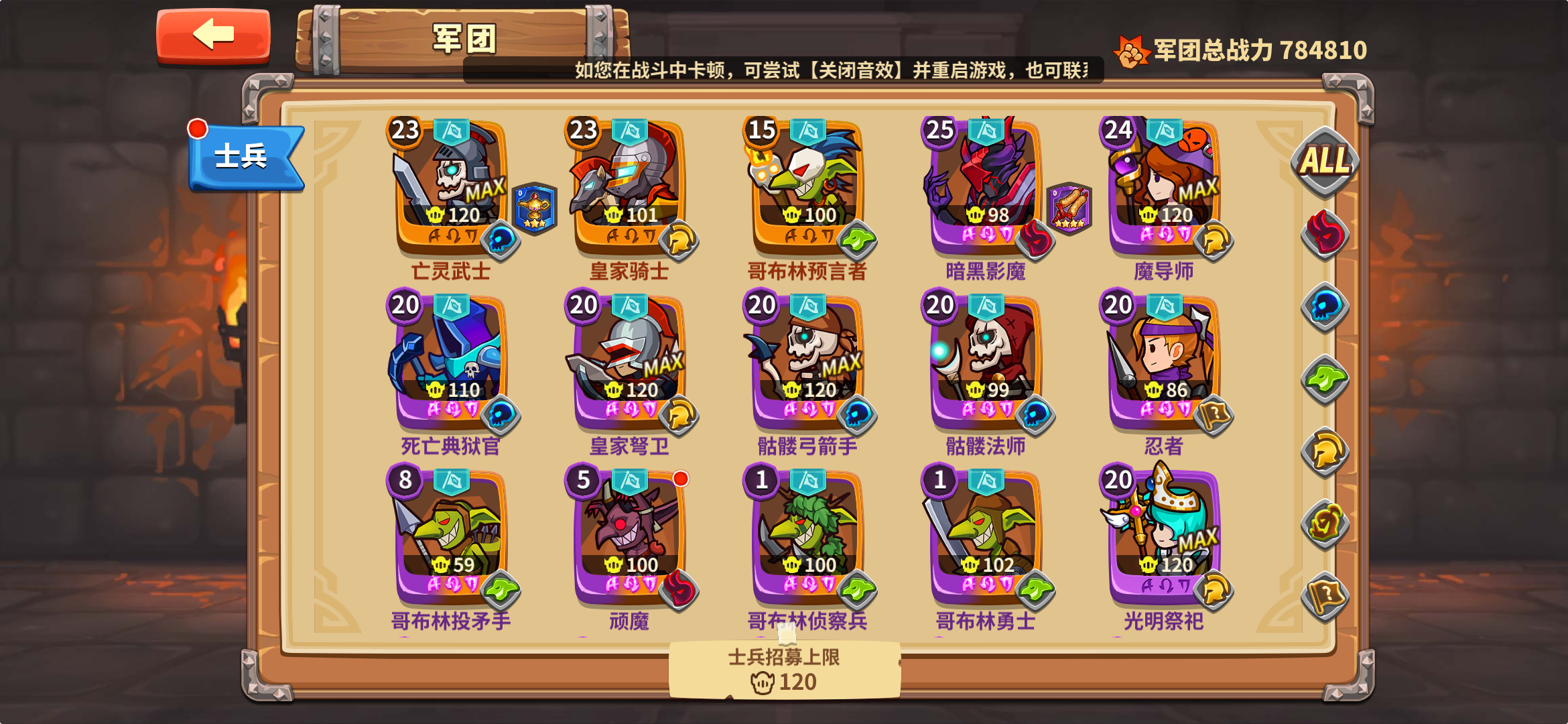Image resolution: width=1568 pixels, height=724 pixels.
Task: Select the blue skull undead filter
Action: (1325, 306)
